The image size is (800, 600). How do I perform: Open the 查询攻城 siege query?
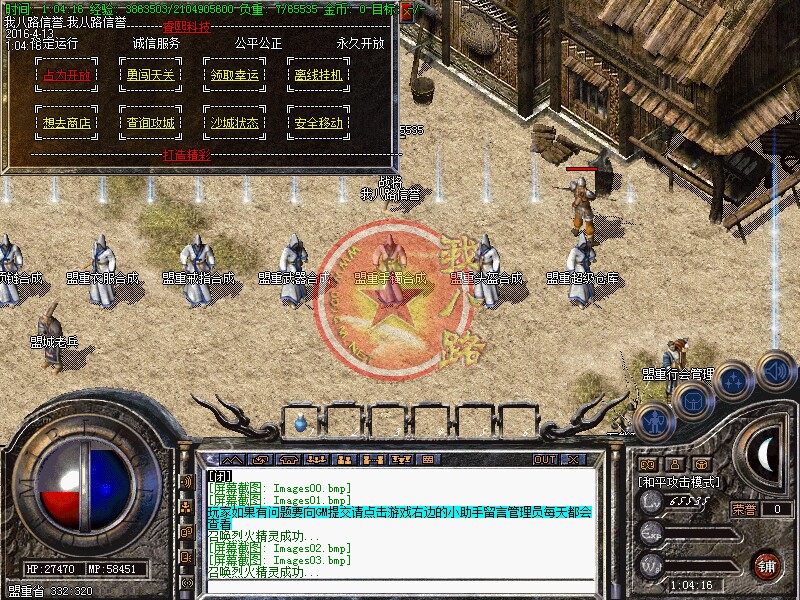tap(150, 123)
